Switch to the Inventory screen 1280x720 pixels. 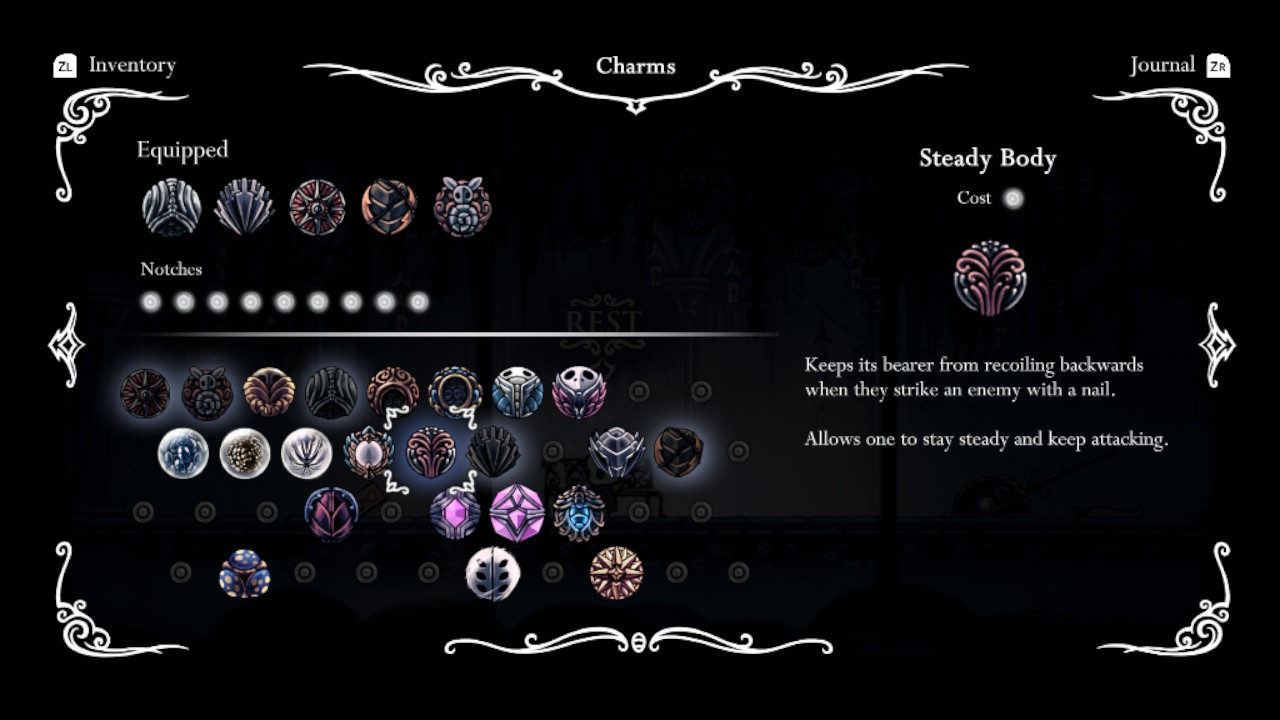click(x=131, y=65)
